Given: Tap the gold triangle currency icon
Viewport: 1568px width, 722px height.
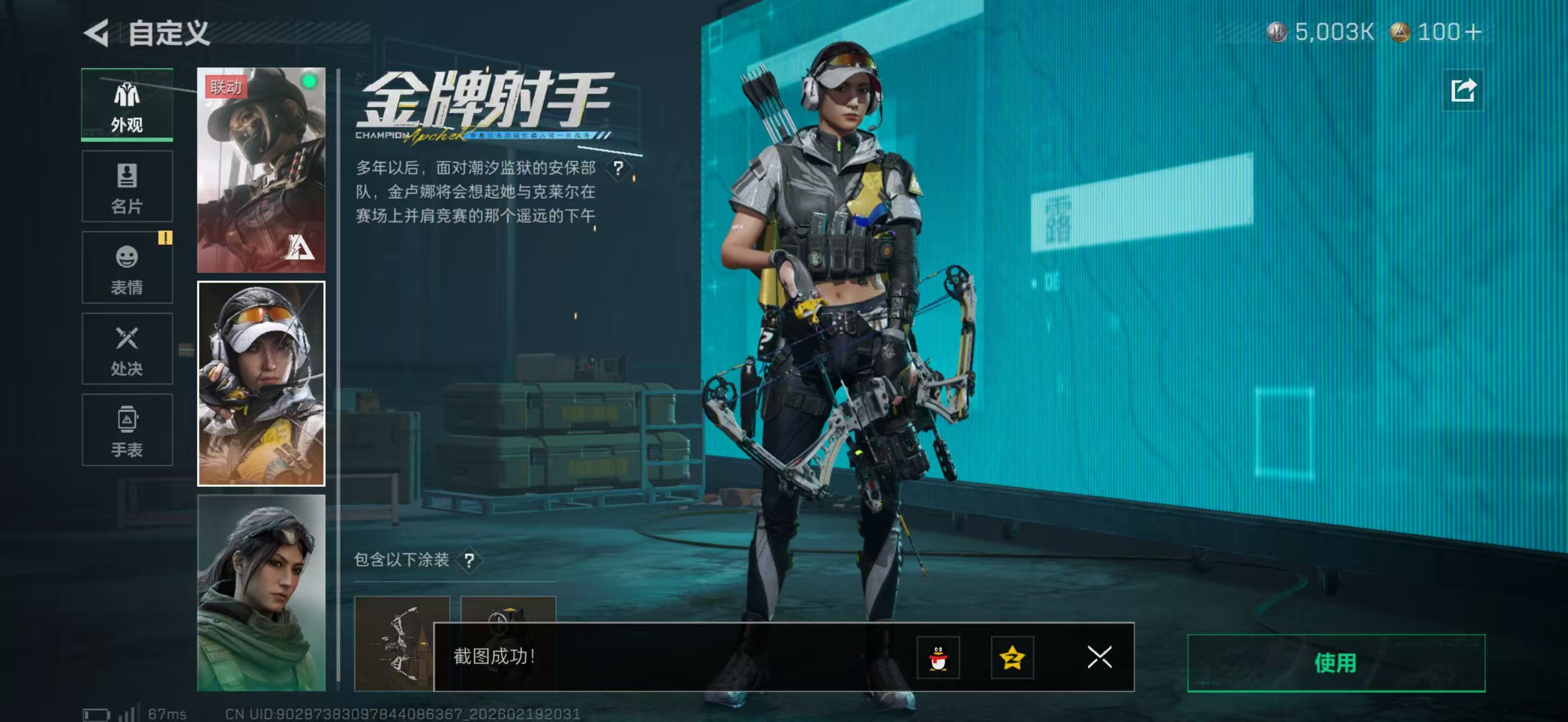Looking at the screenshot, I should tap(1399, 33).
